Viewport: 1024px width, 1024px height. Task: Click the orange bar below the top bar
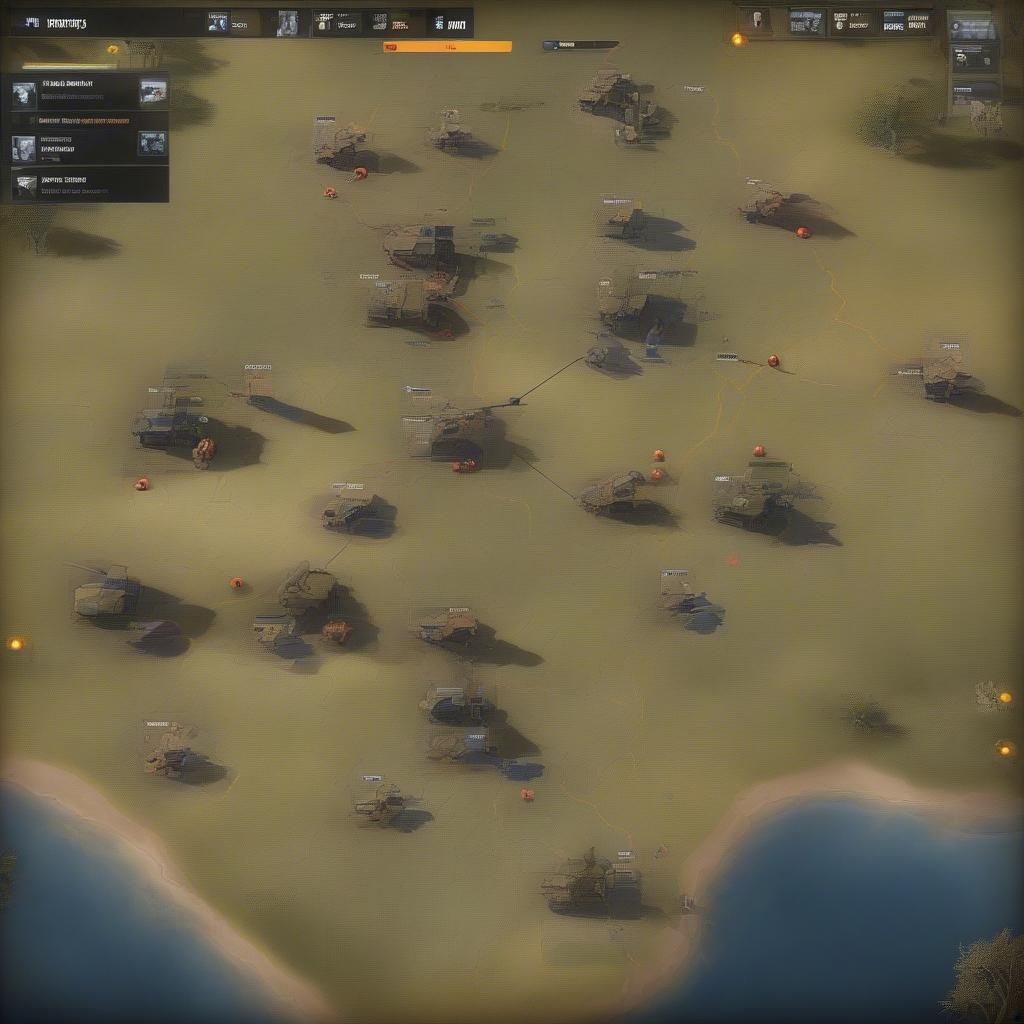[447, 46]
